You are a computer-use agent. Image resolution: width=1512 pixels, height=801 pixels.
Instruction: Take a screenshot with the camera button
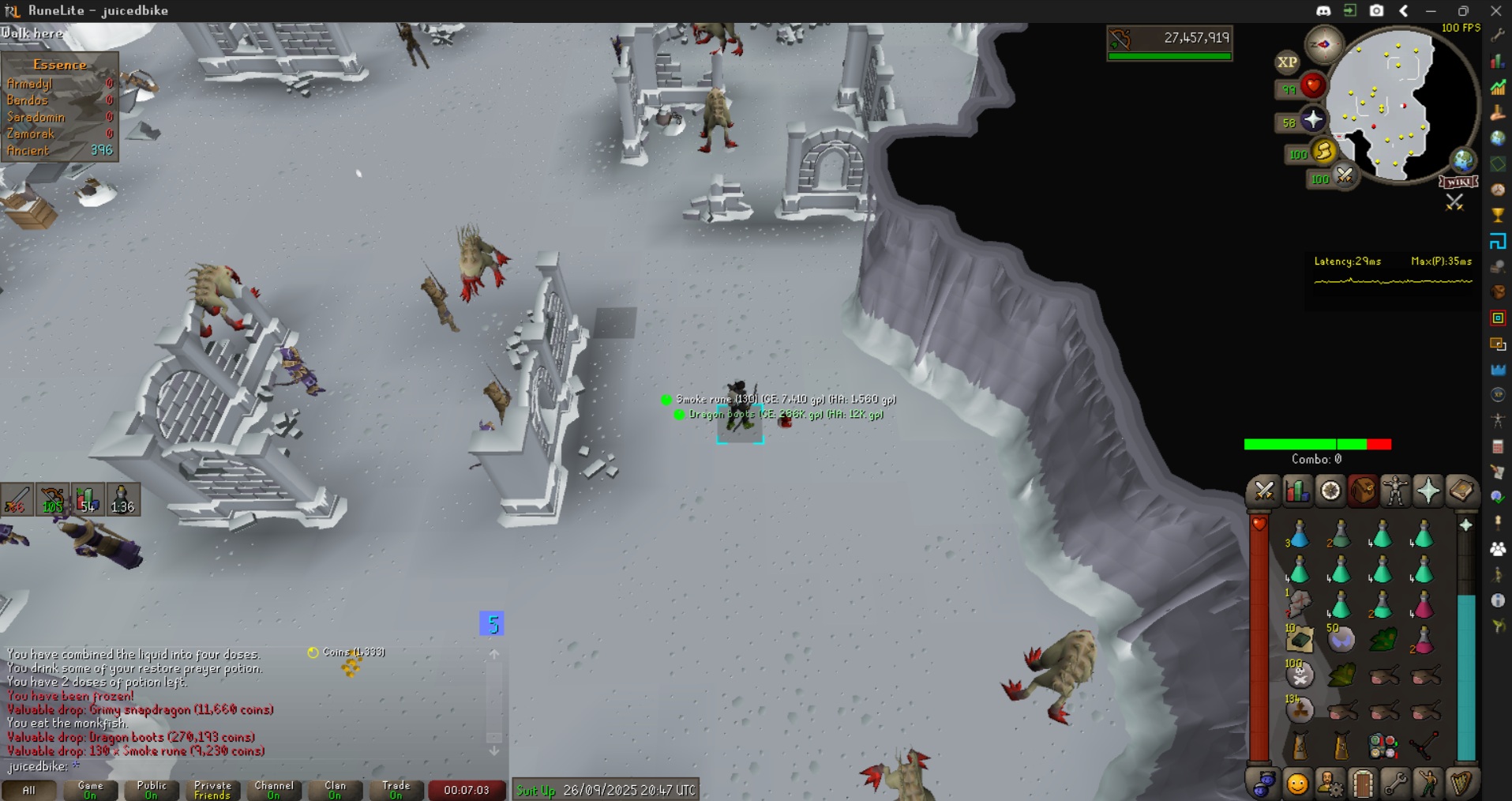point(1376,10)
